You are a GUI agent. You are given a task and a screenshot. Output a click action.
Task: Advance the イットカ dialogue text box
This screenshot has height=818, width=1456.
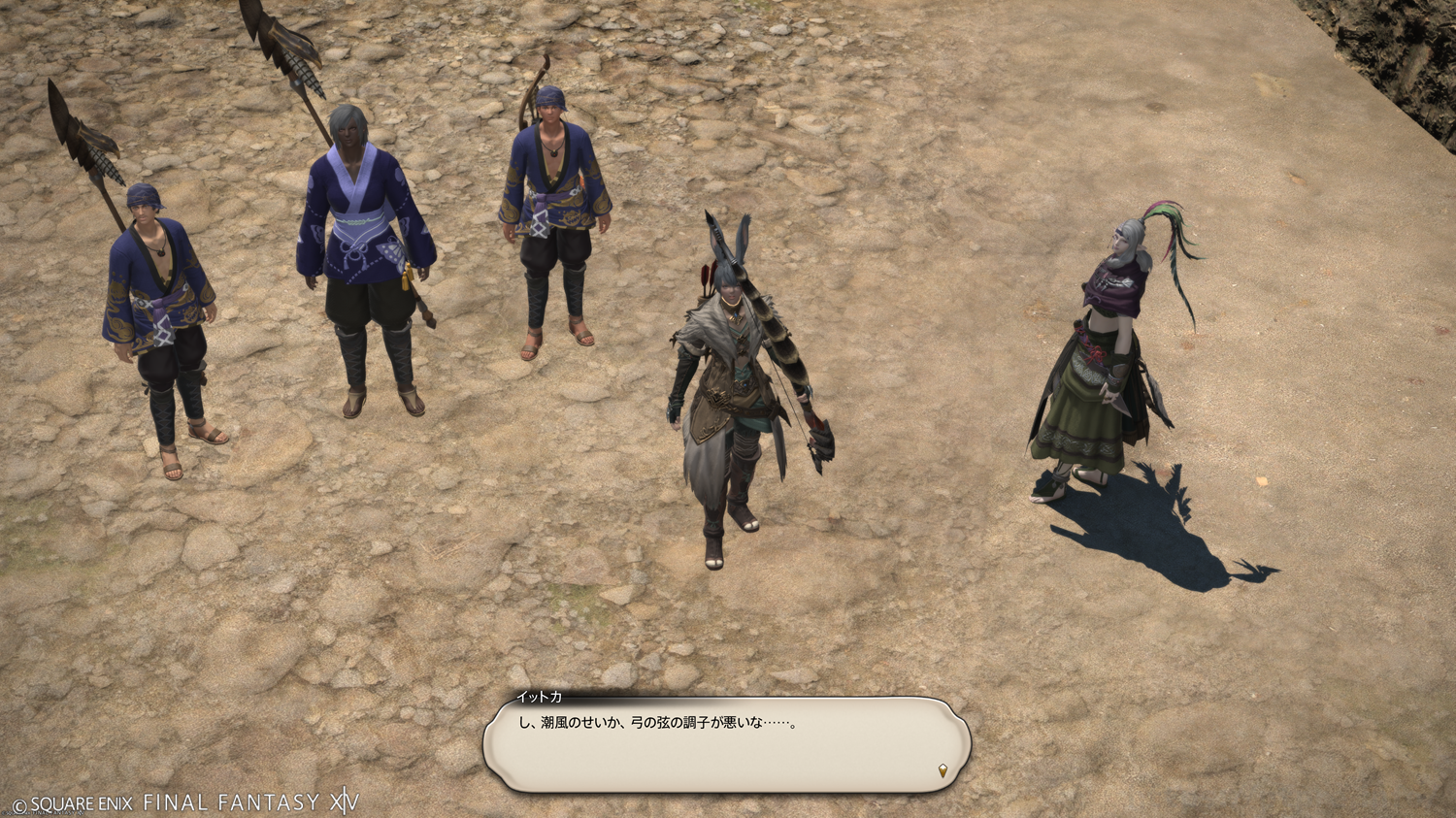pos(726,744)
